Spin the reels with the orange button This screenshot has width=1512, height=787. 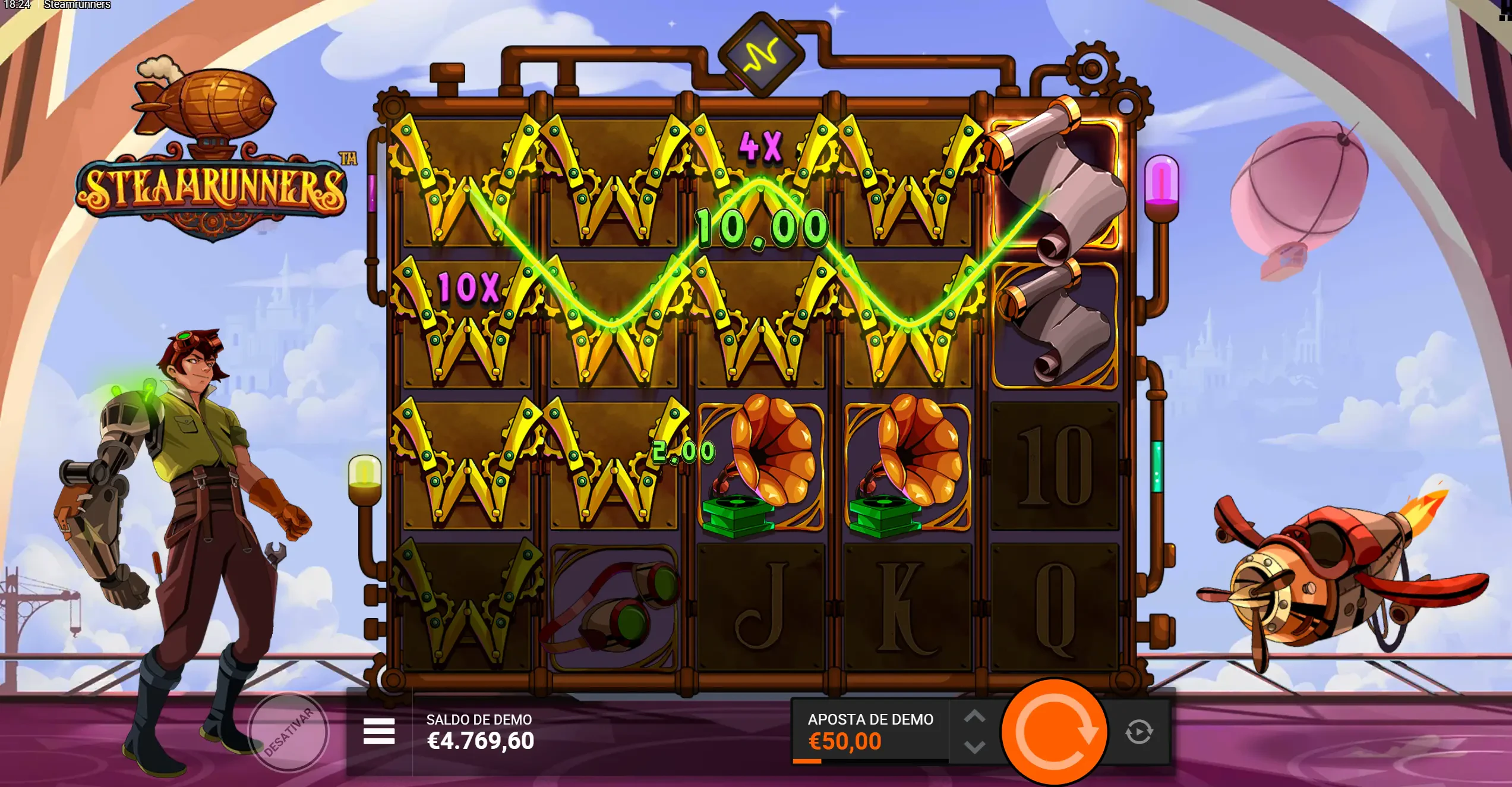tap(1054, 732)
